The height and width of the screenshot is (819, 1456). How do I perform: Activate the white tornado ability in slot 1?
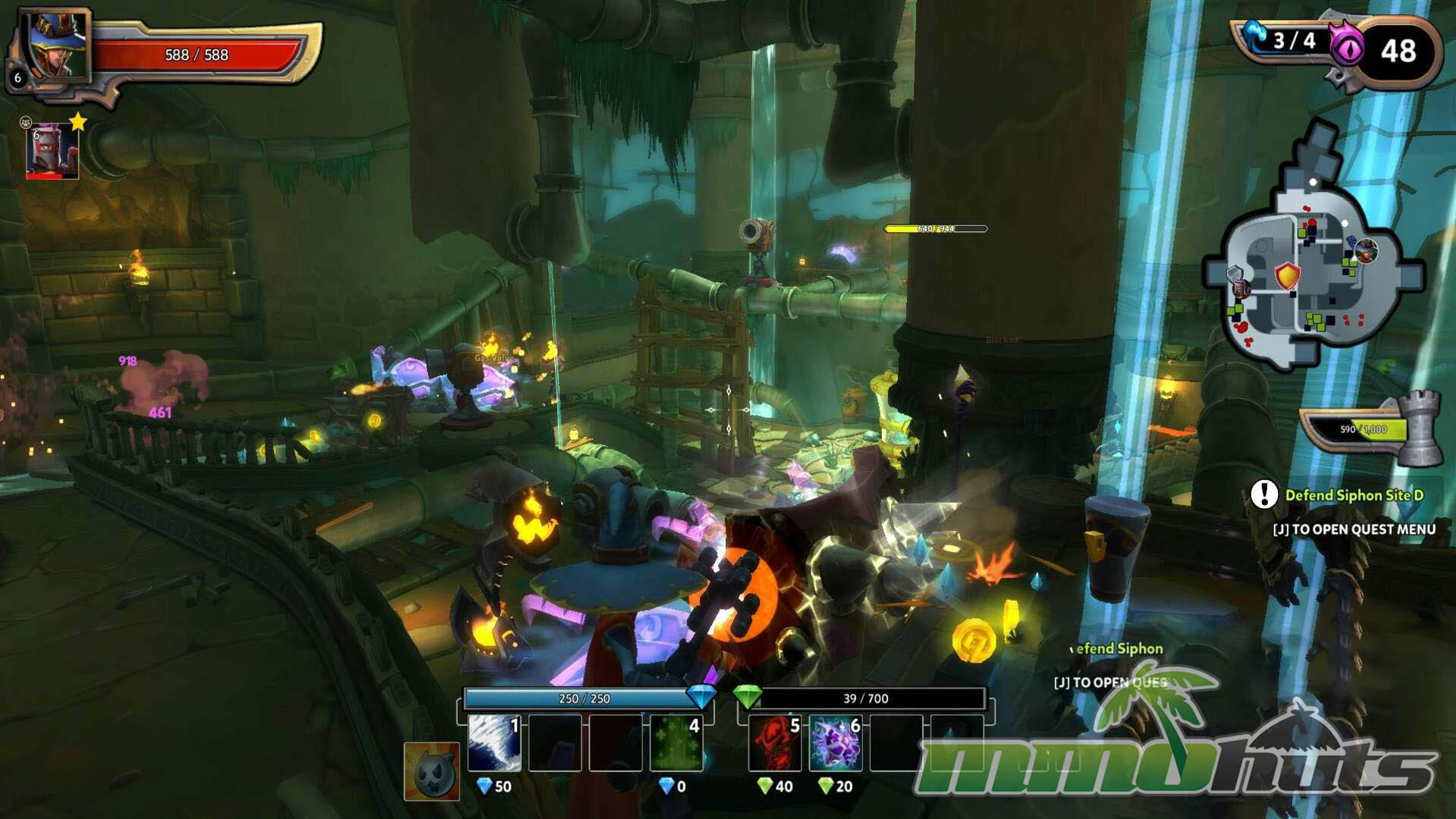[x=494, y=743]
